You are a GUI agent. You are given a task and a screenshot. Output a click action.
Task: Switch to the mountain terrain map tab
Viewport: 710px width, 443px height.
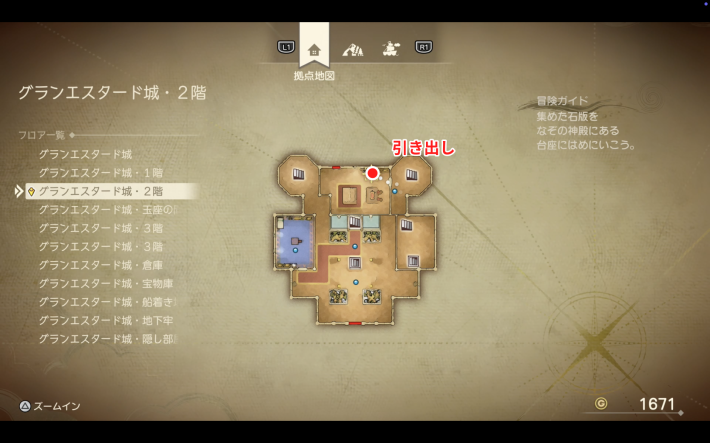352,48
